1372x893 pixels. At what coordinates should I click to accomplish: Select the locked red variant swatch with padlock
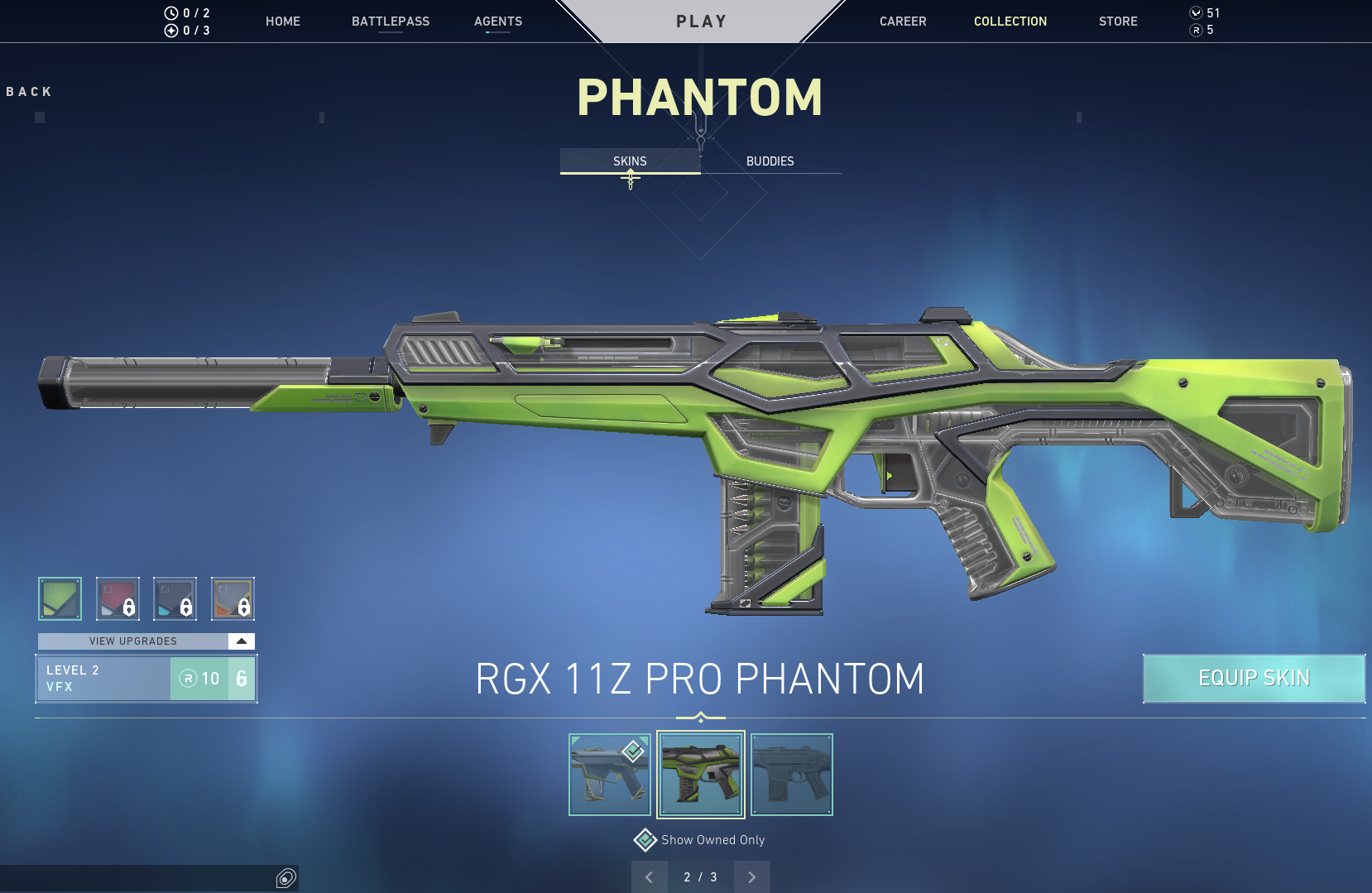tap(118, 598)
